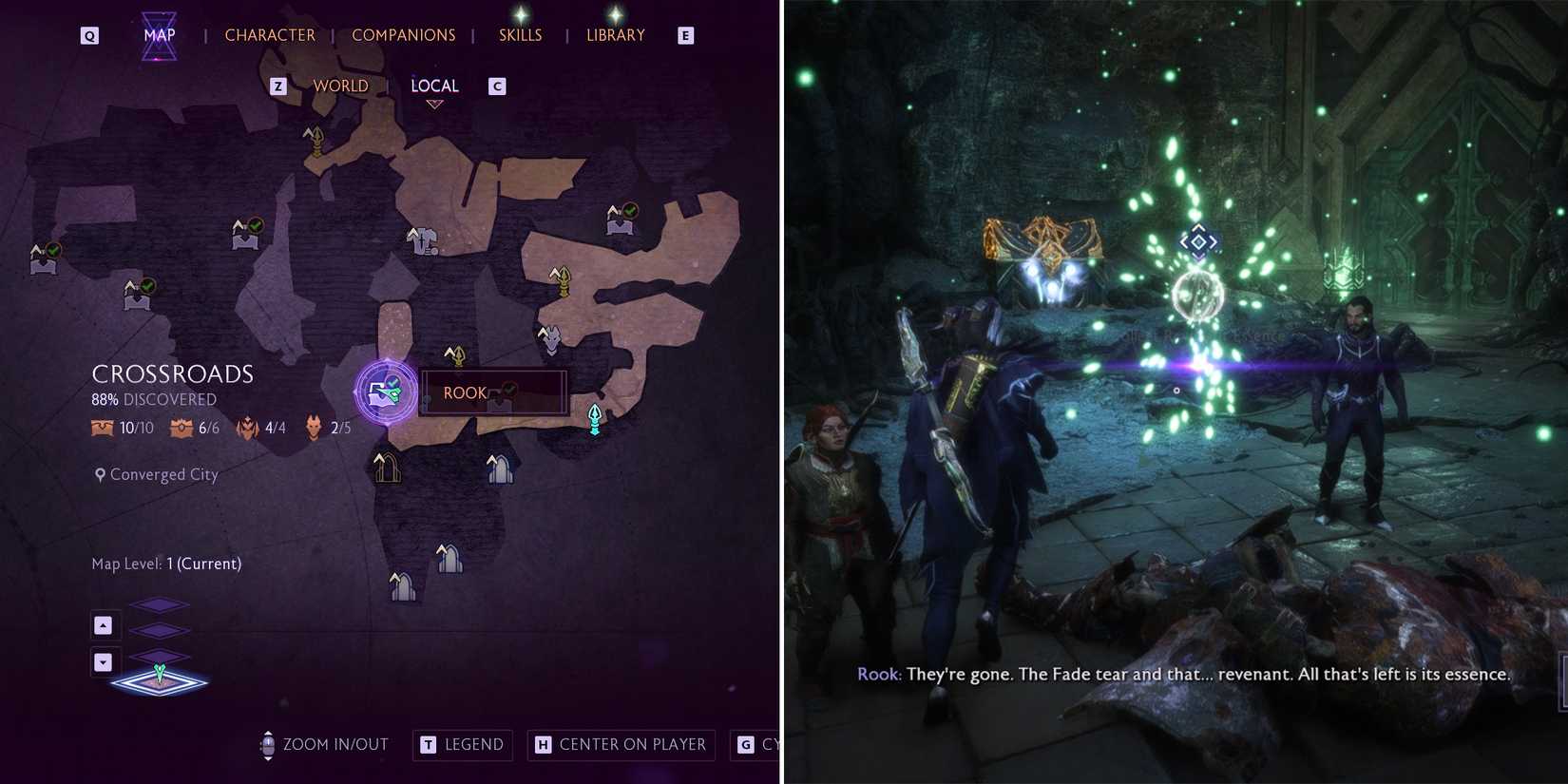Switch to the WORLD map tab

pos(340,86)
